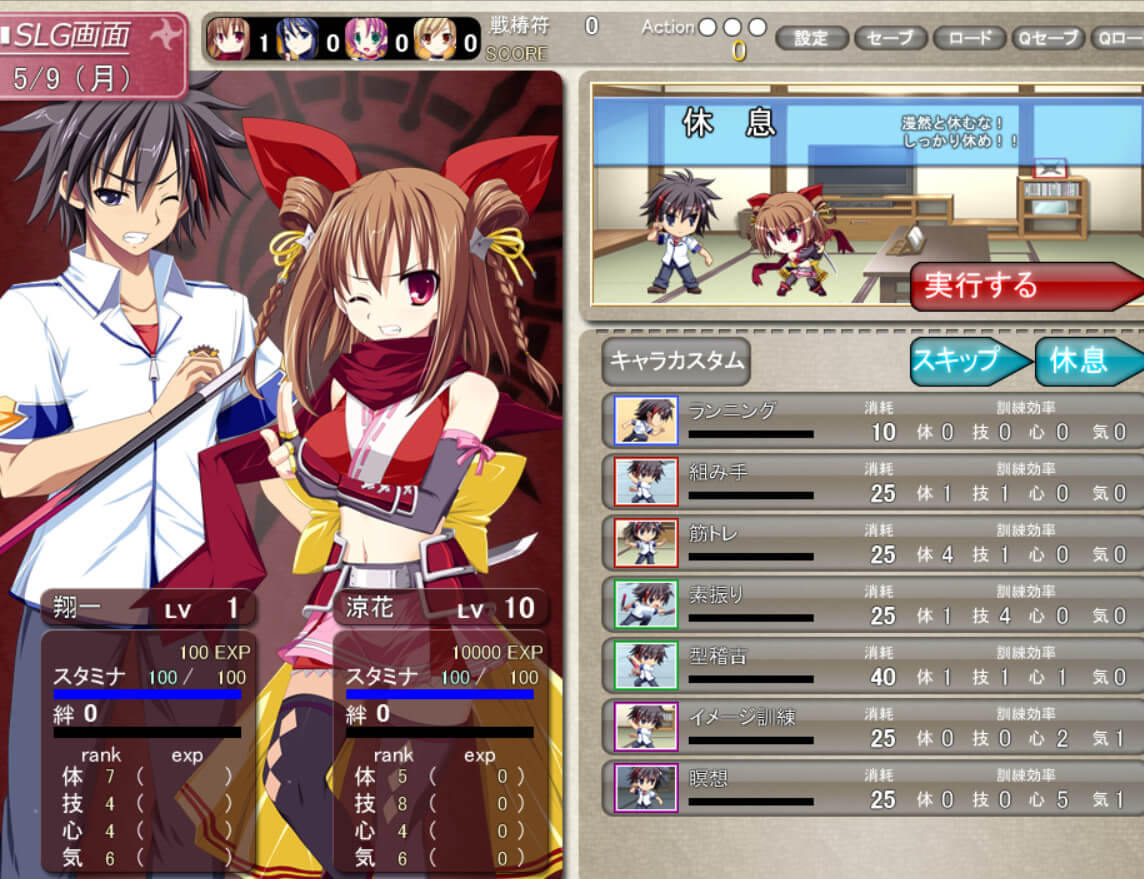This screenshot has width=1144, height=879.
Task: Click the セーブ save button
Action: coord(890,39)
